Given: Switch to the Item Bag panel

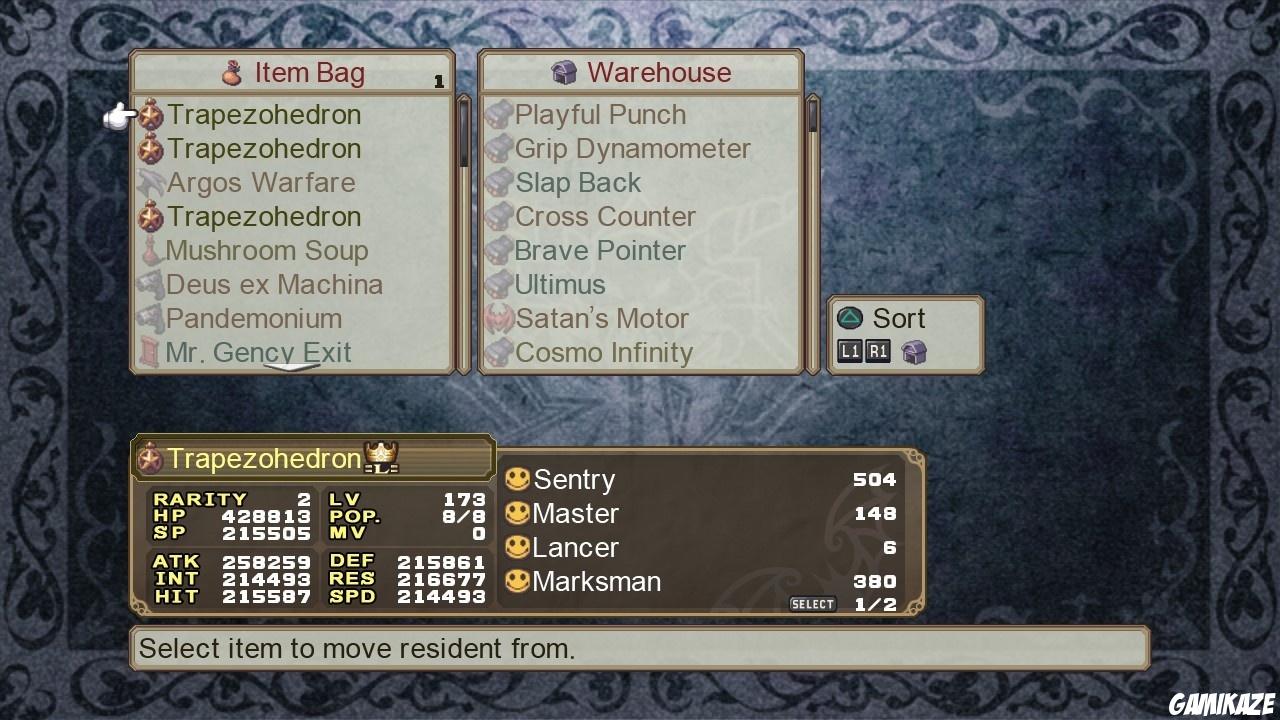Looking at the screenshot, I should [x=296, y=72].
